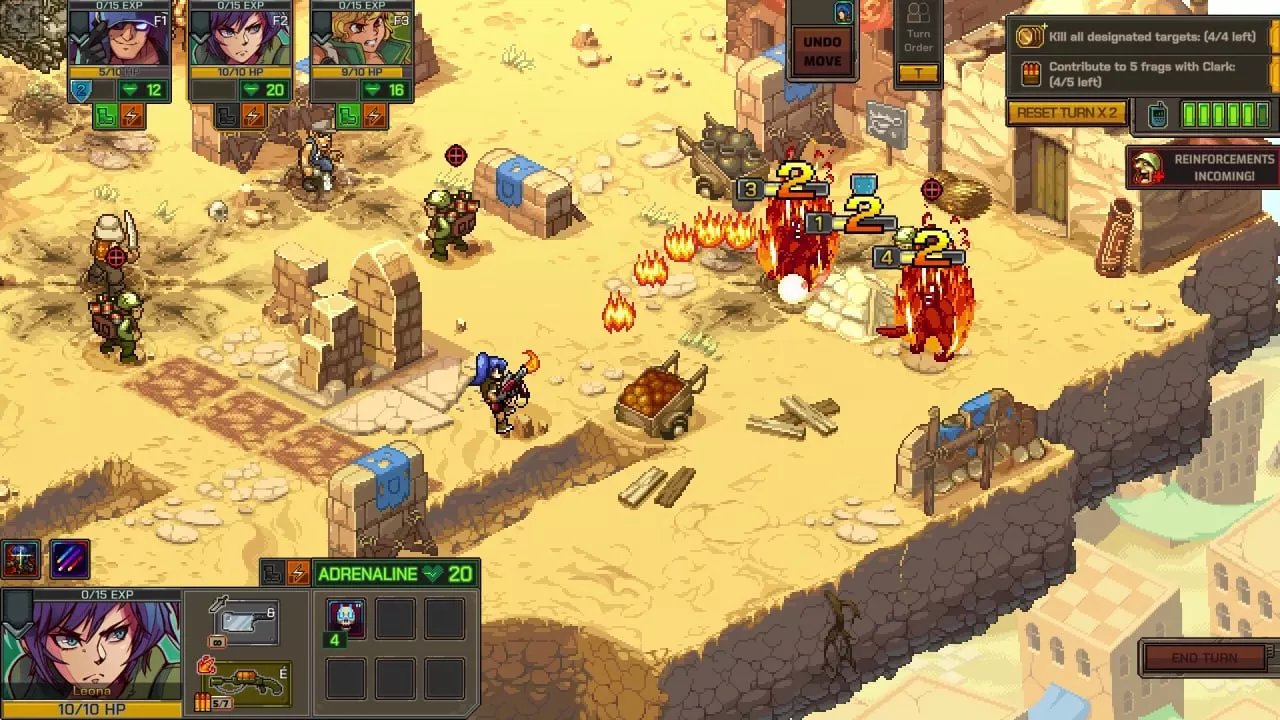Click the Reset Turn X 2 button

(1067, 113)
